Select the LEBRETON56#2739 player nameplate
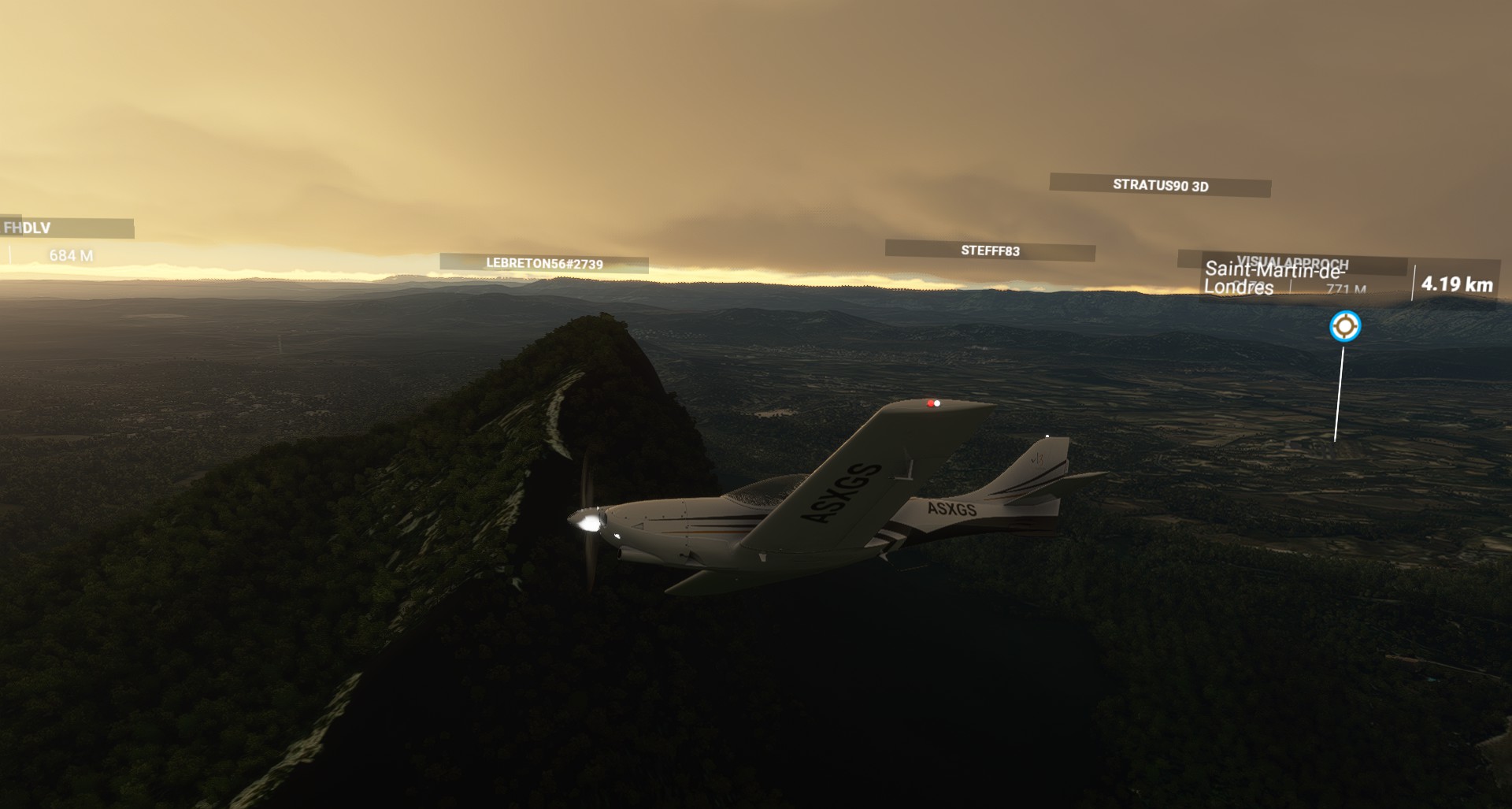This screenshot has height=809, width=1512. point(544,264)
